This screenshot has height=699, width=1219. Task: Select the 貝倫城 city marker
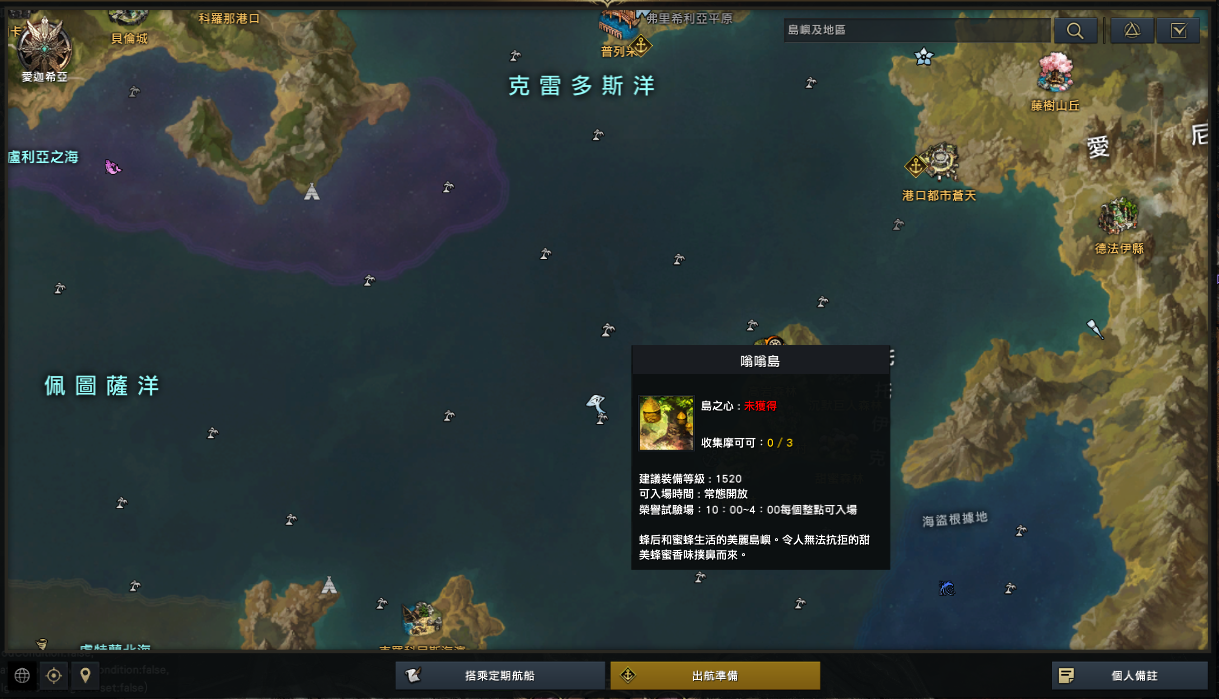pos(128,14)
